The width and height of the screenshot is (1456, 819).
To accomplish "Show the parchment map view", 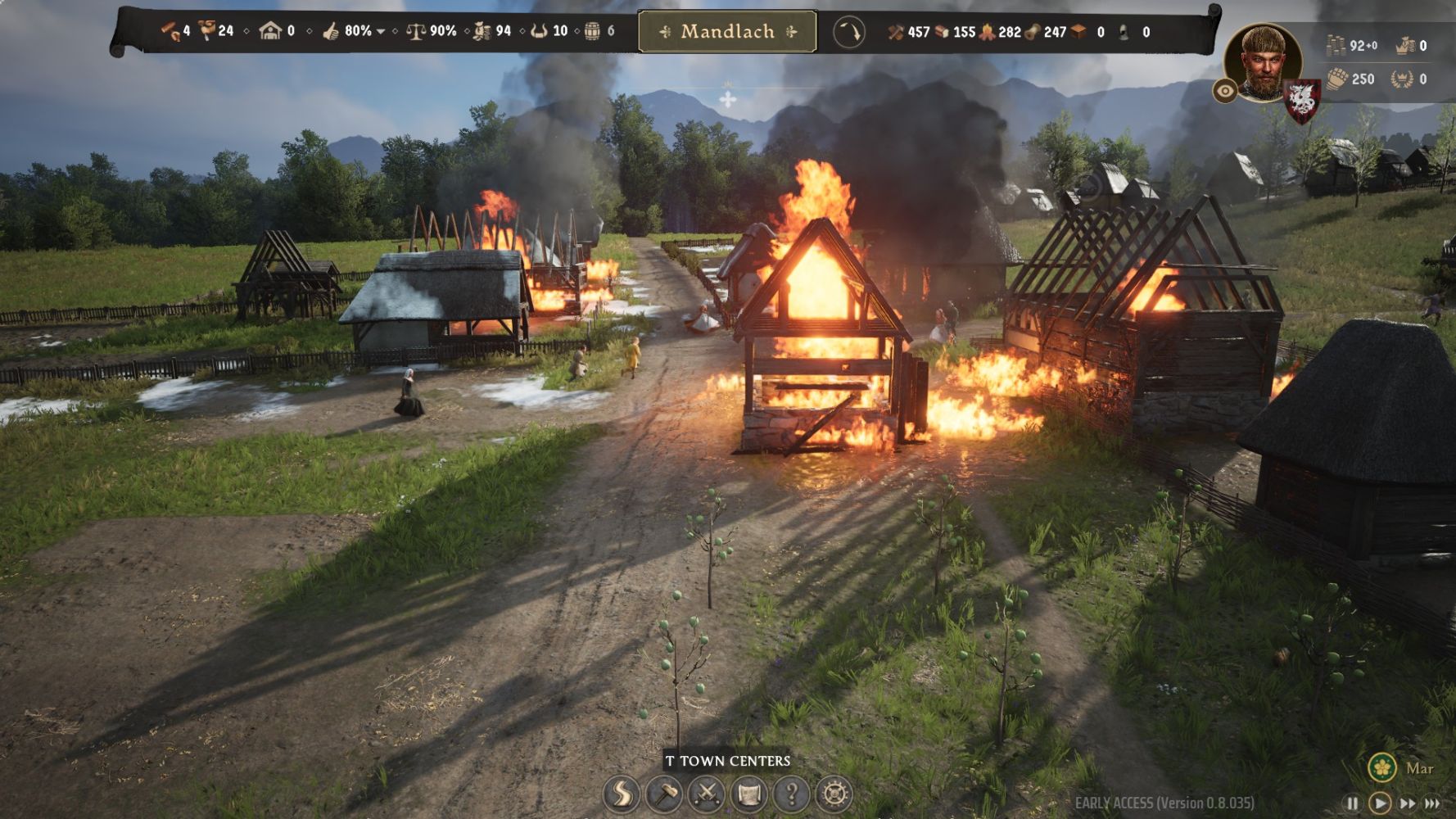I will 749,794.
